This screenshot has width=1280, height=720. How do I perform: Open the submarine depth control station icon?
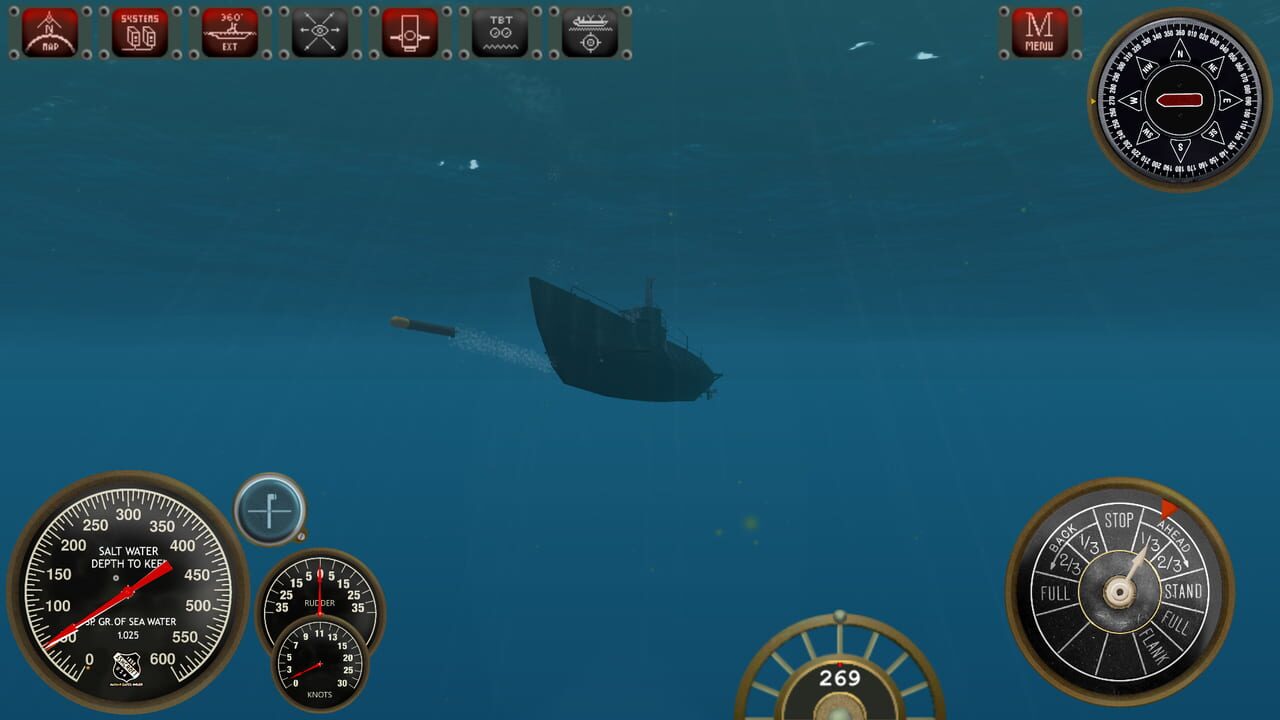click(409, 31)
